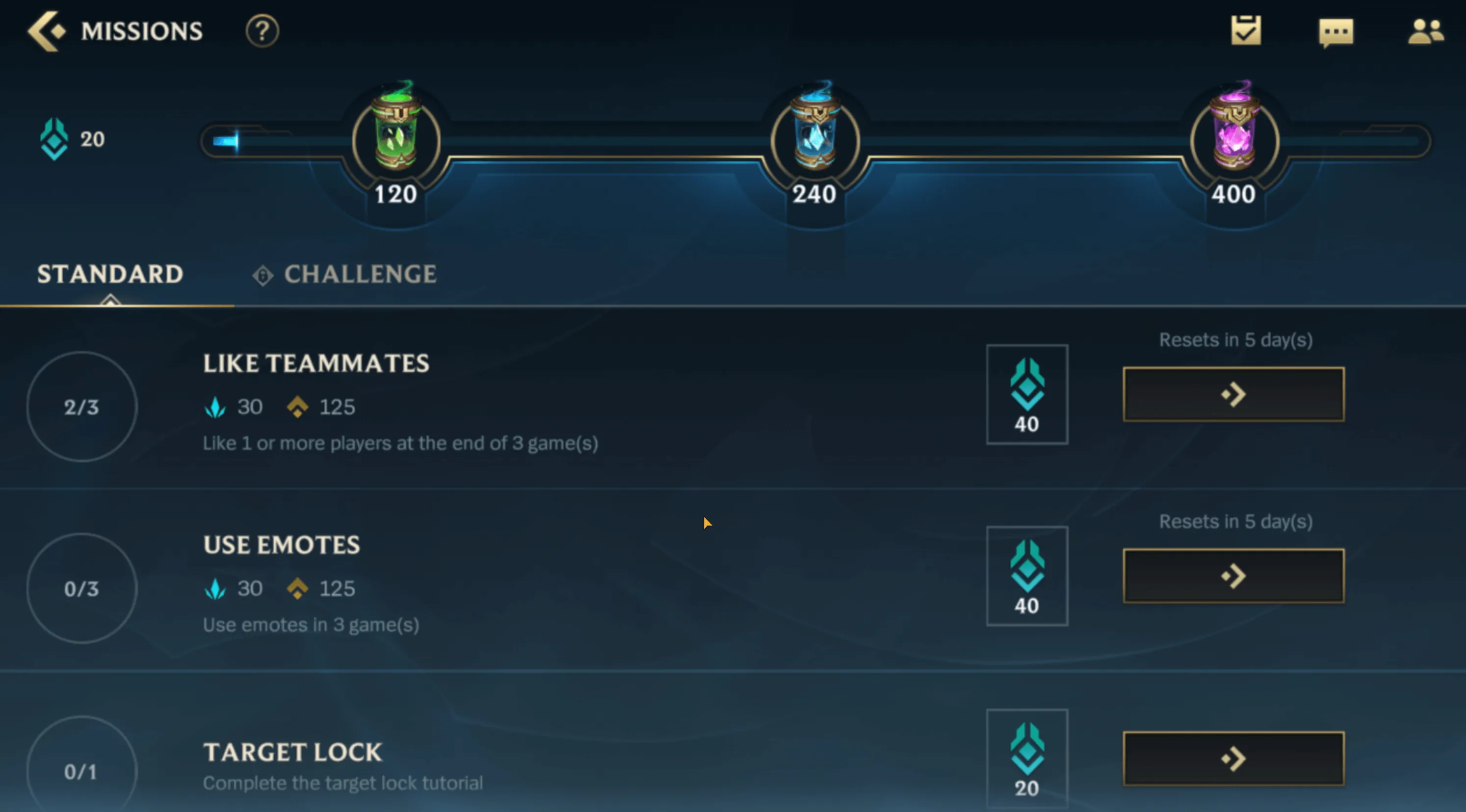Start the Target Lock tutorial mission

1233,758
